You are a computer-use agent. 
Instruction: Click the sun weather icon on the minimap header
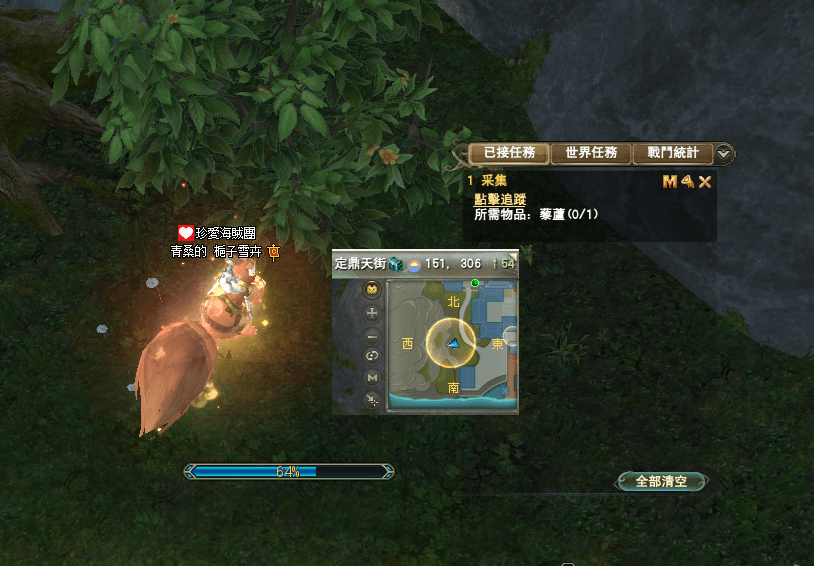click(412, 264)
